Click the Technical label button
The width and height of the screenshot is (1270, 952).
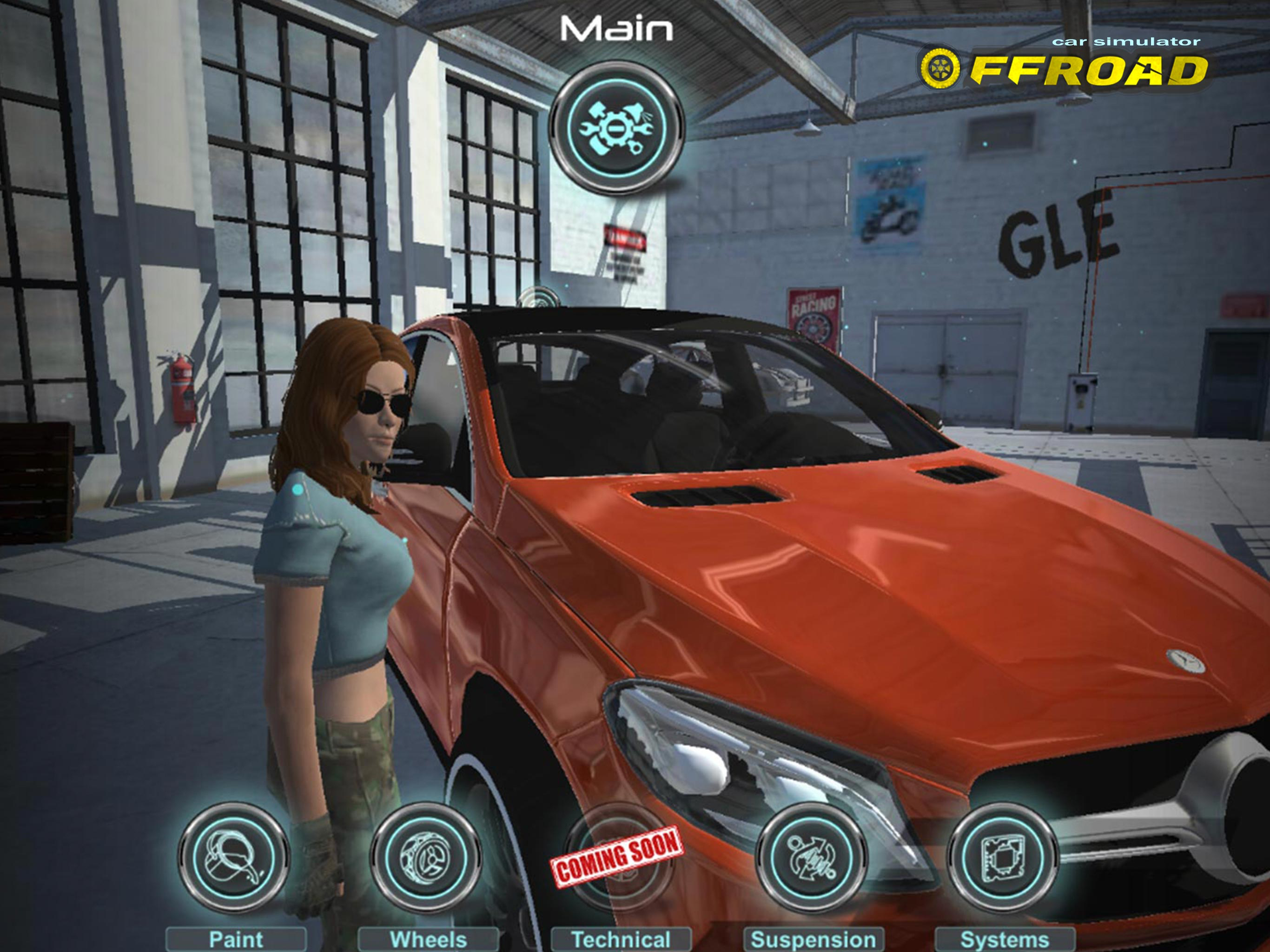point(621,939)
